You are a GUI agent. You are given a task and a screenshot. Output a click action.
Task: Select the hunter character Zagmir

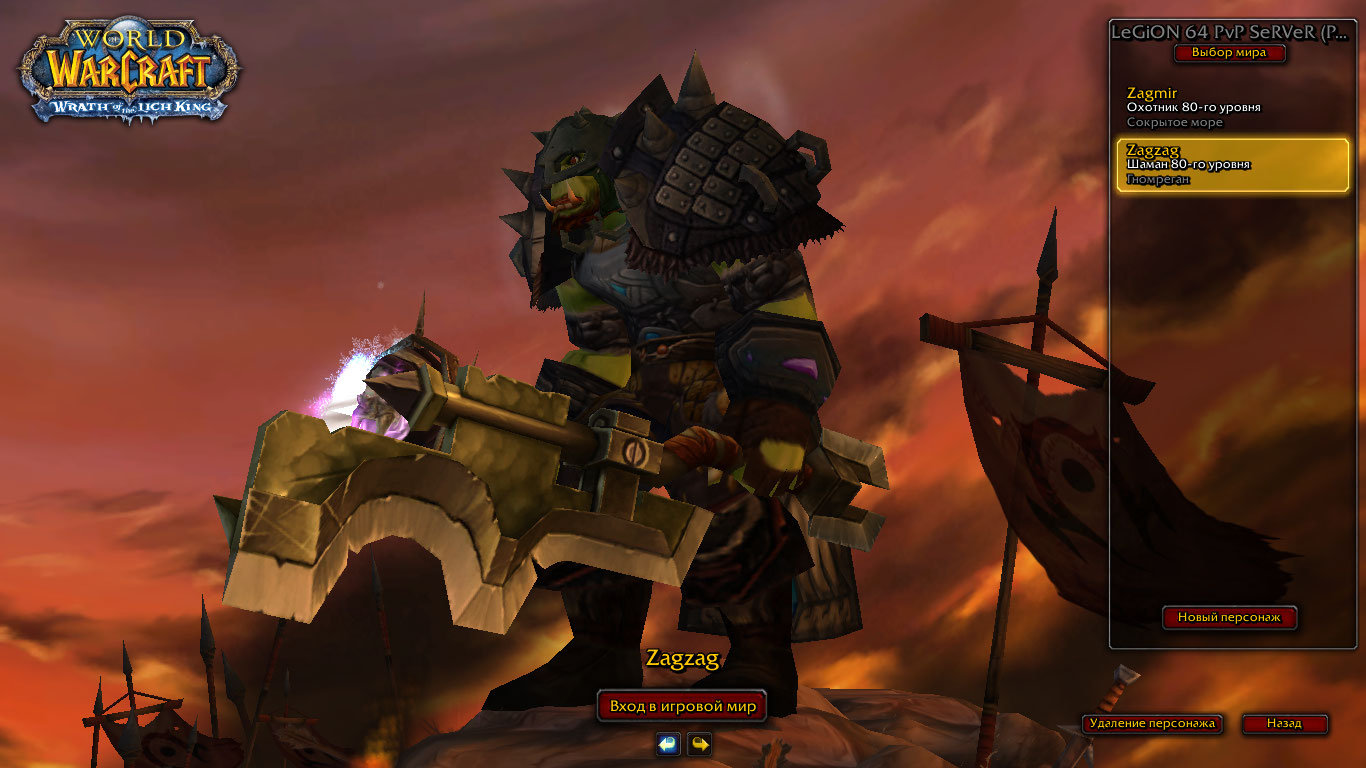click(x=1230, y=108)
